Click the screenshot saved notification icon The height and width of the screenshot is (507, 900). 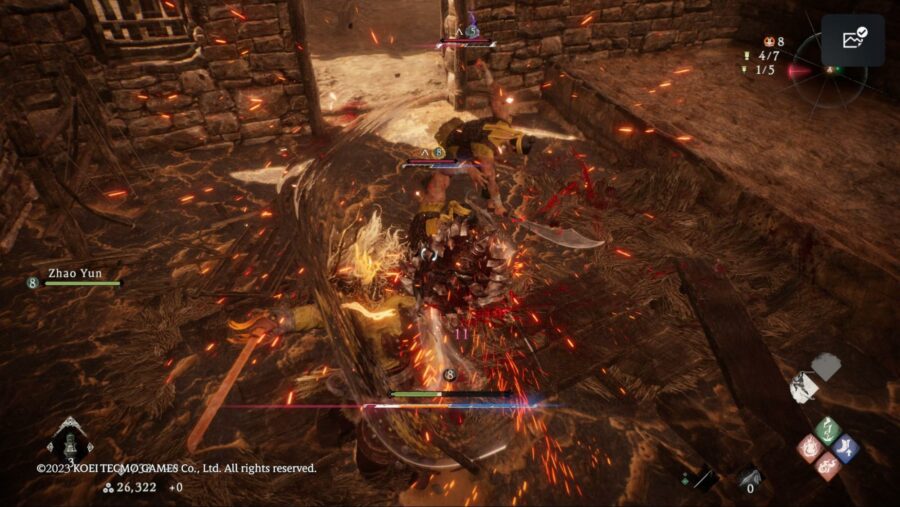853,40
